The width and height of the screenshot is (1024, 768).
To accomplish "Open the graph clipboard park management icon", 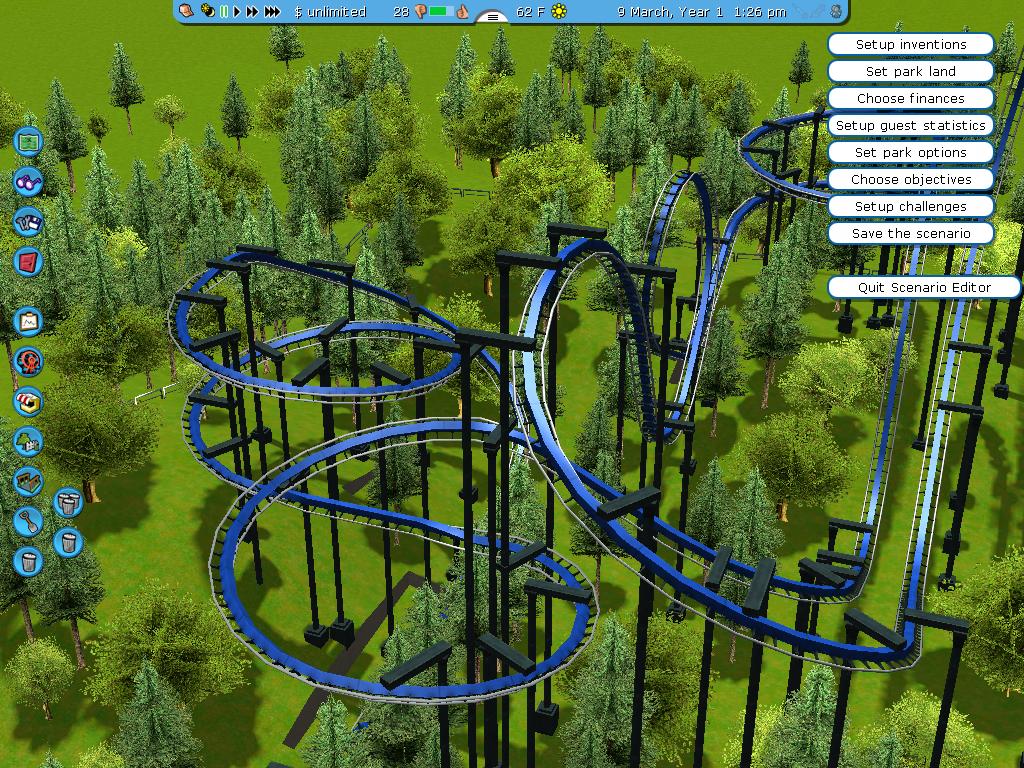I will [28, 321].
